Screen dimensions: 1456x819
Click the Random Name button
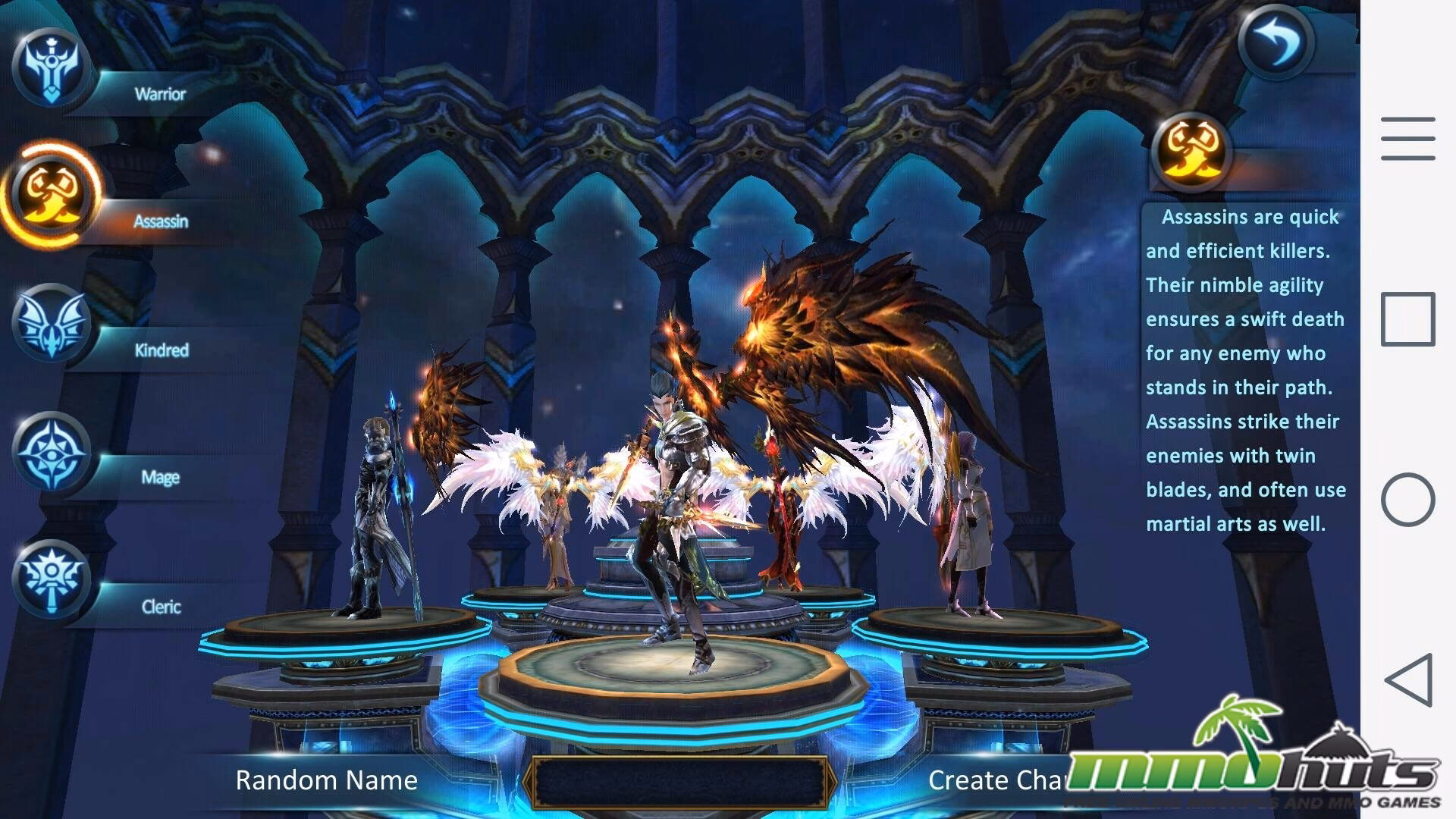[x=326, y=780]
